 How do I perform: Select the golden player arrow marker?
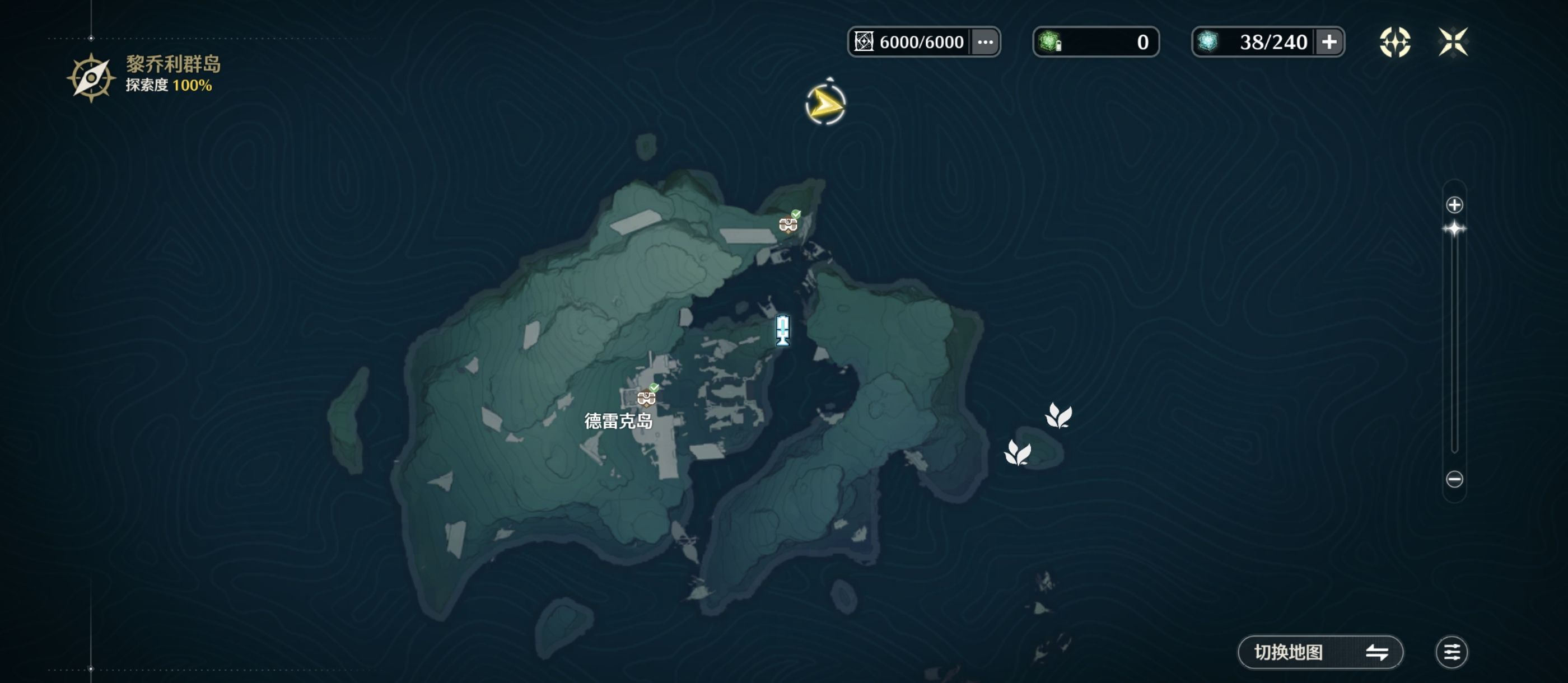click(825, 105)
